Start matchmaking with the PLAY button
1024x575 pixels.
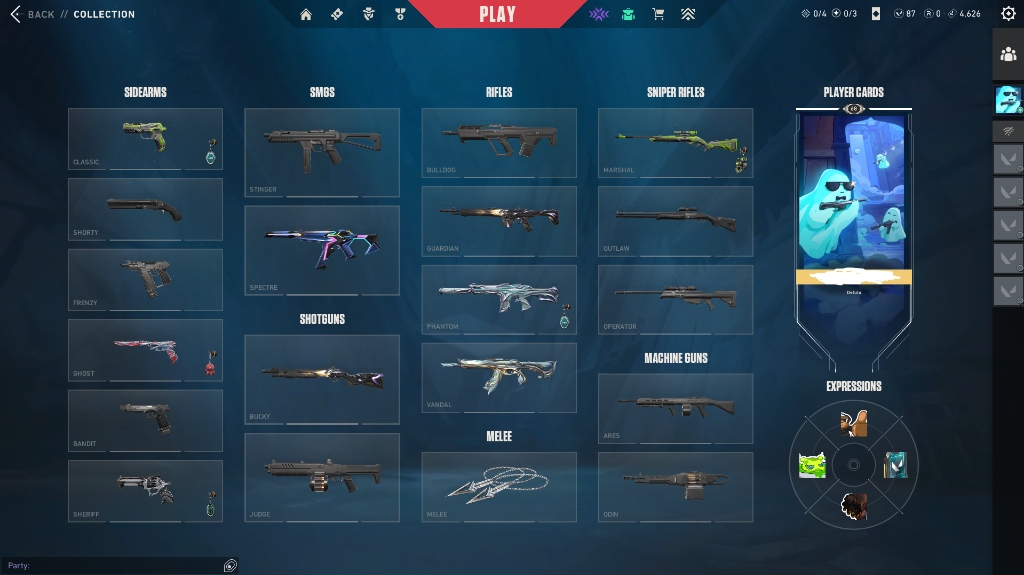coord(497,14)
